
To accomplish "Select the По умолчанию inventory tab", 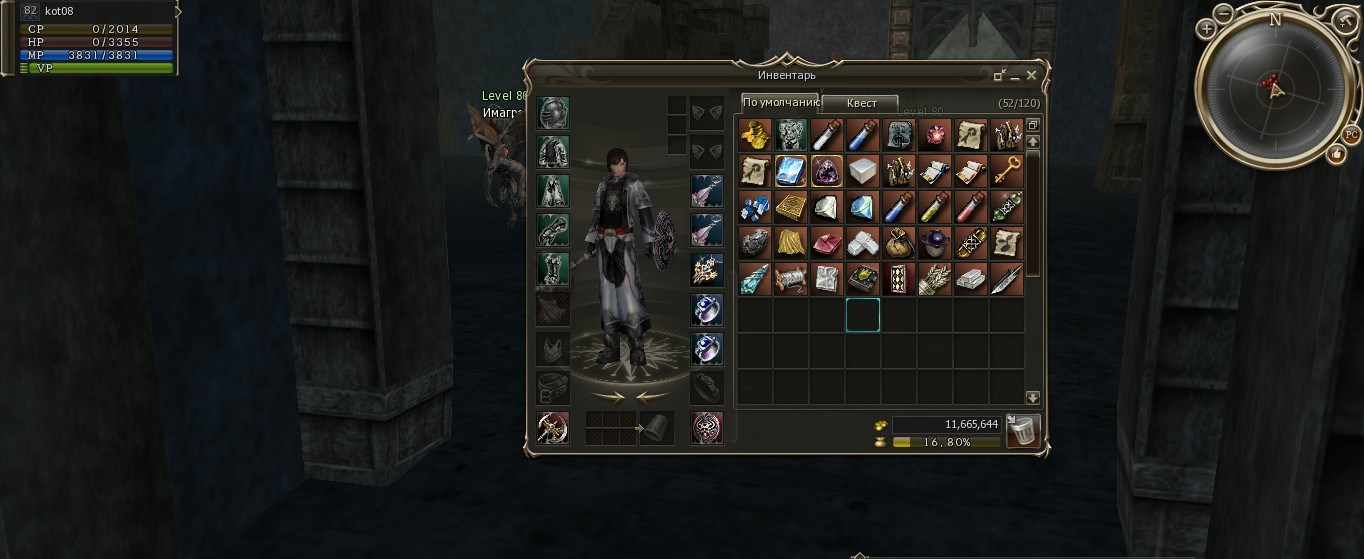I will click(x=780, y=103).
